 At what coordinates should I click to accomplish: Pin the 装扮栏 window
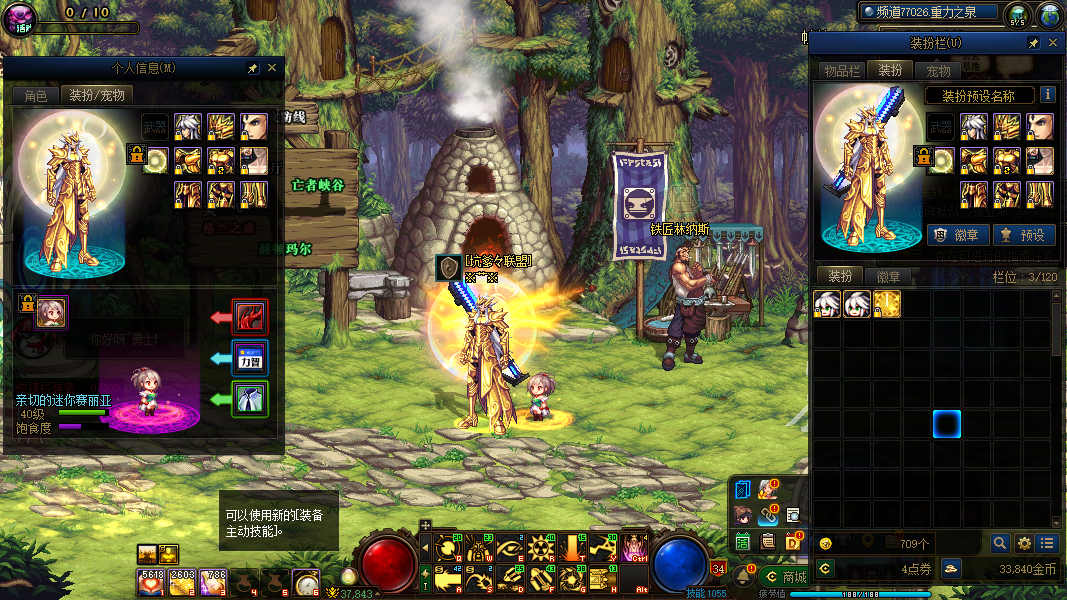coord(1033,44)
